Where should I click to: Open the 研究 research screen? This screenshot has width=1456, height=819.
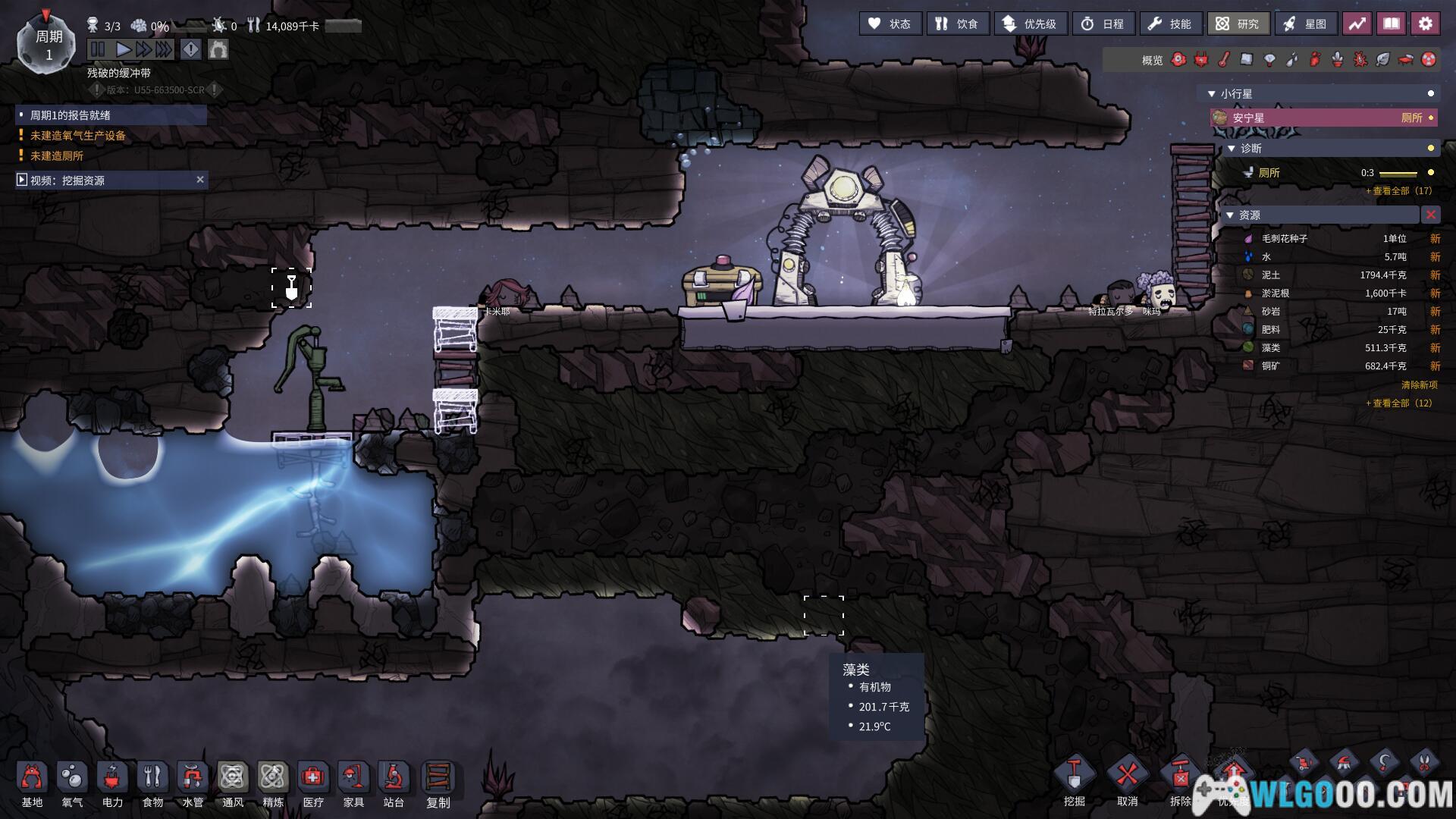1238,24
